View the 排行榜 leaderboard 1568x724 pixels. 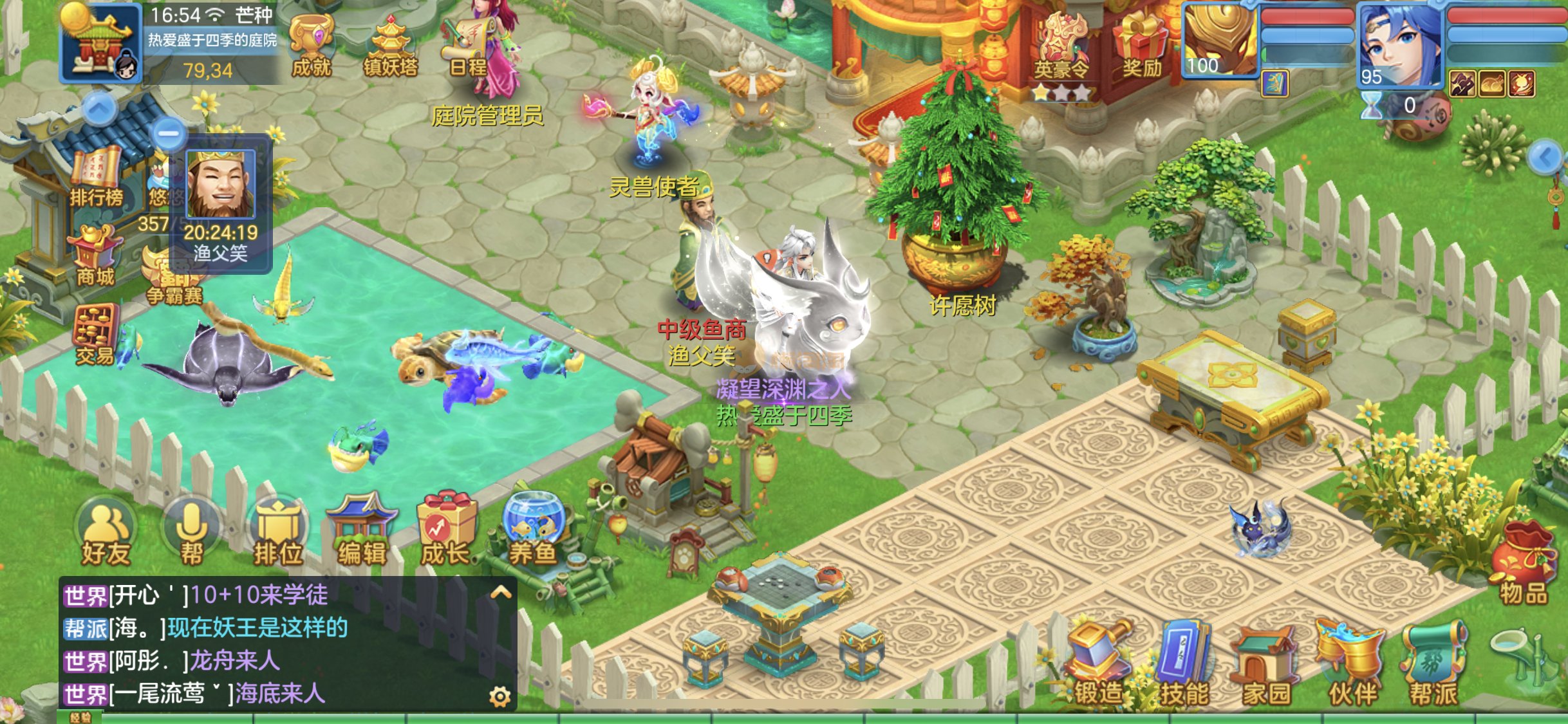tap(97, 177)
